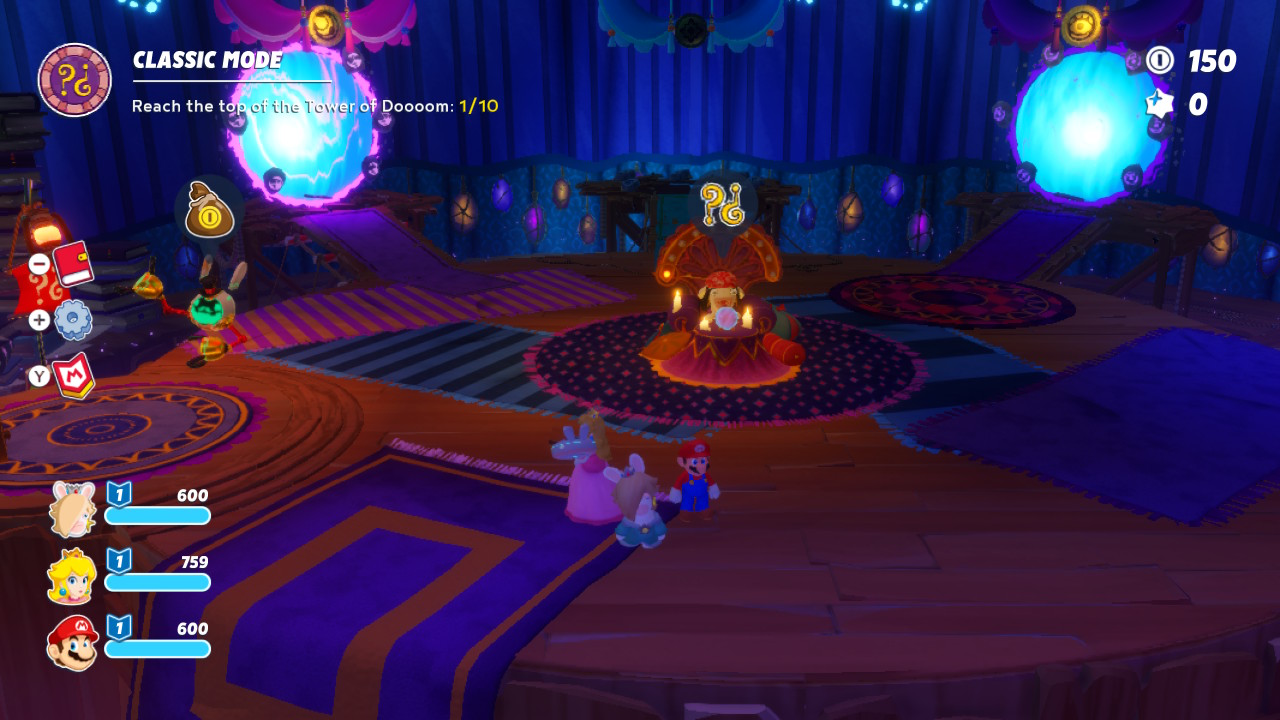Click the plus button beside the gear icon

[x=38, y=321]
